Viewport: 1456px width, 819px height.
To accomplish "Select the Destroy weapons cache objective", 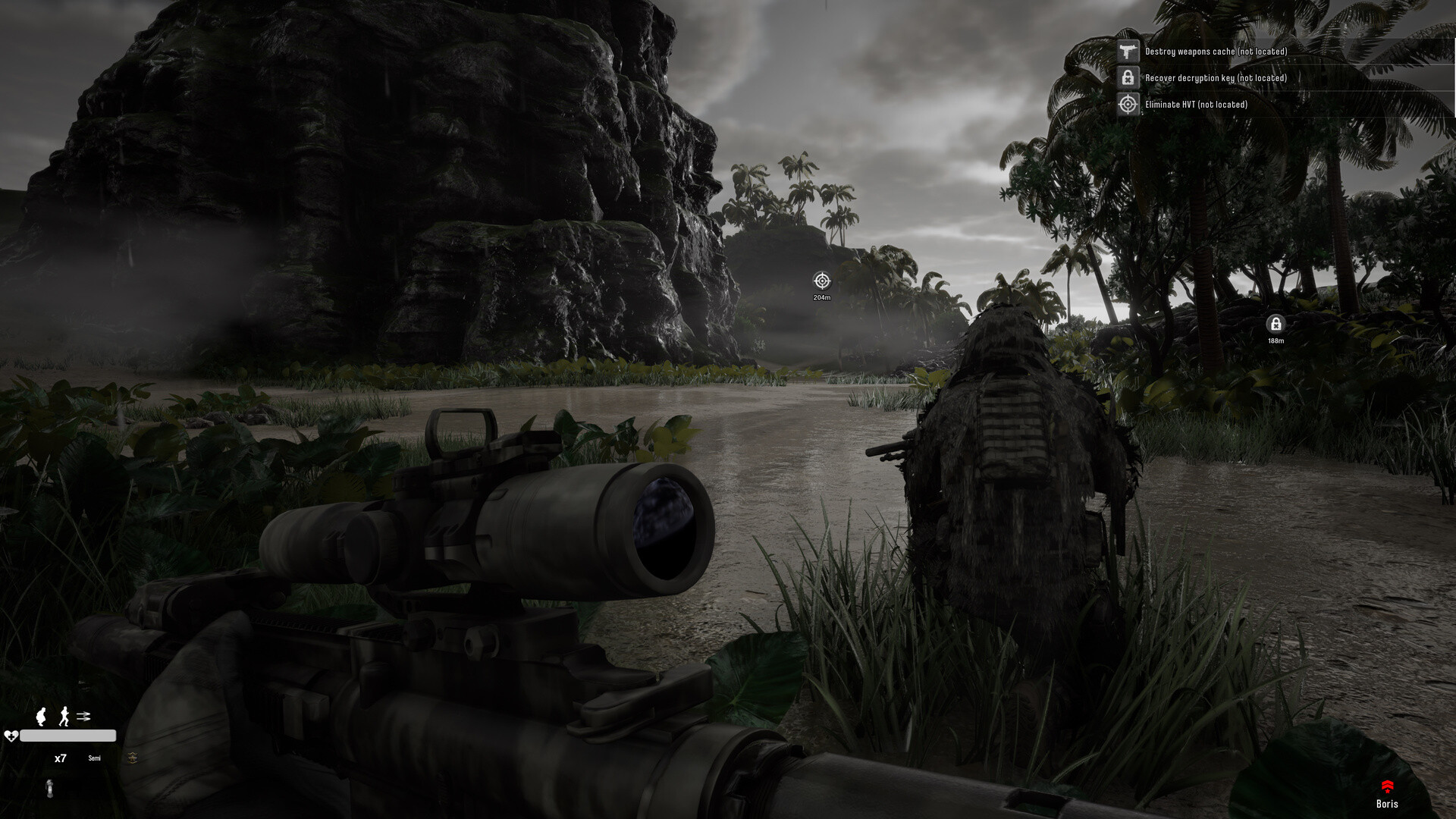I will tap(1216, 52).
